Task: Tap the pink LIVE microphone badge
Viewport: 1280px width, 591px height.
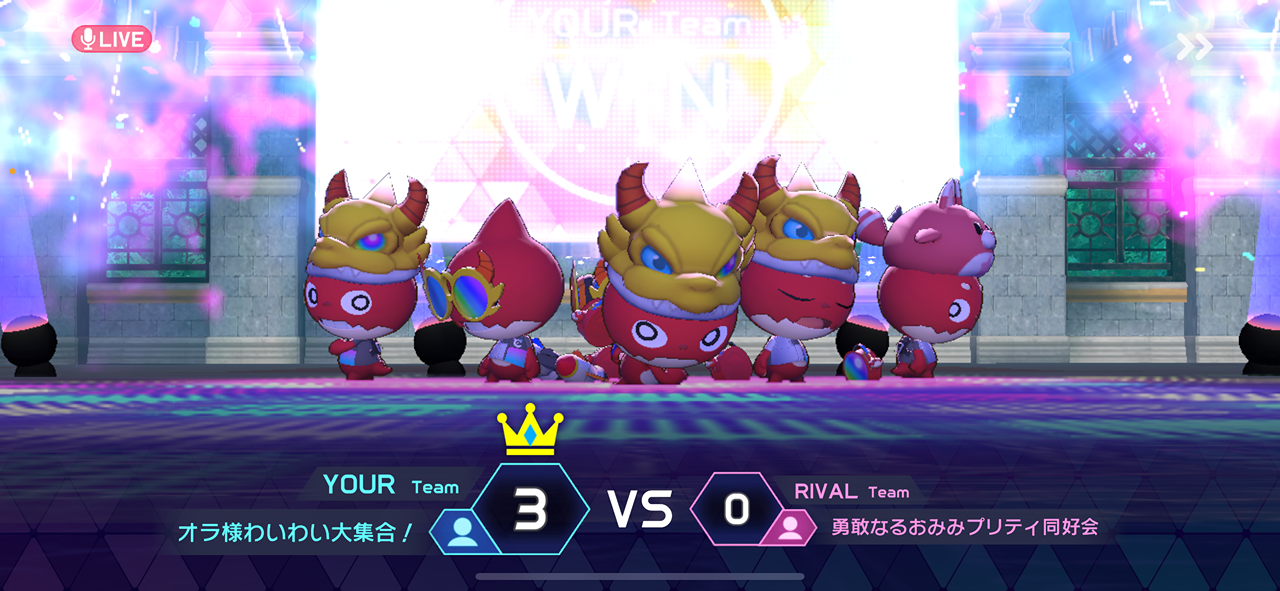Action: pyautogui.click(x=111, y=39)
